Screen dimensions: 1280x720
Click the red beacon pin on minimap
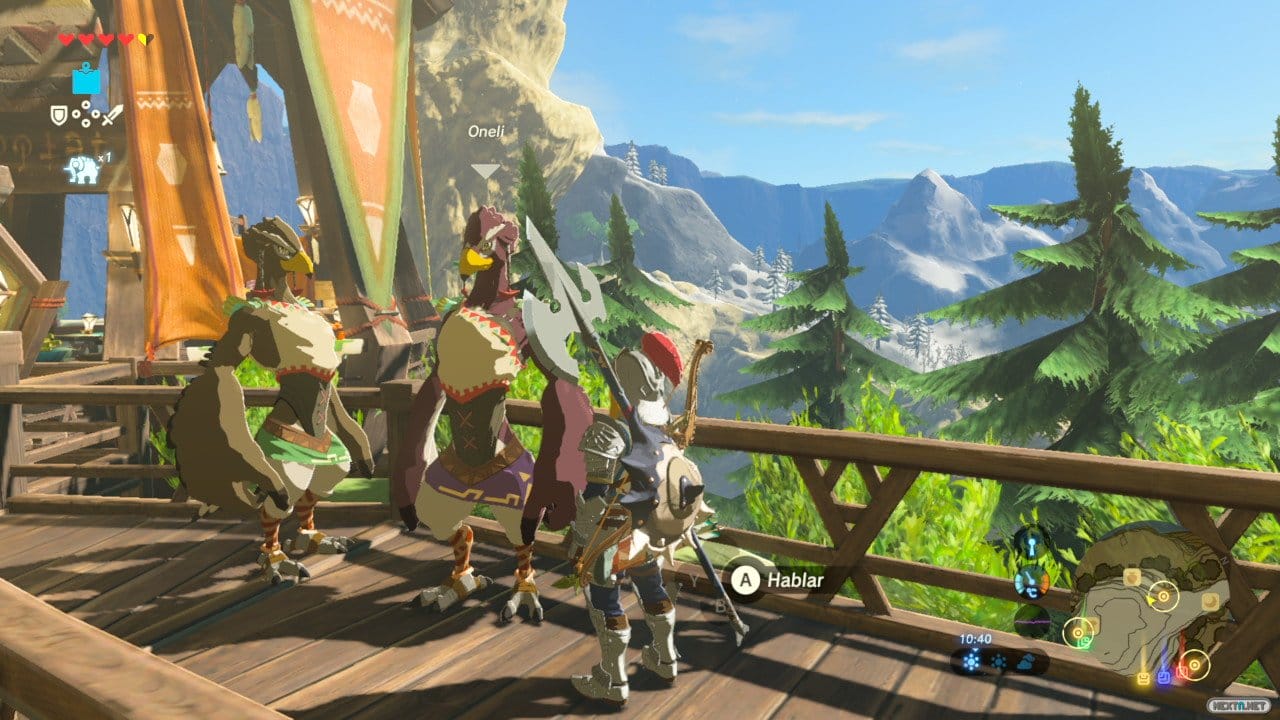coord(1182,674)
